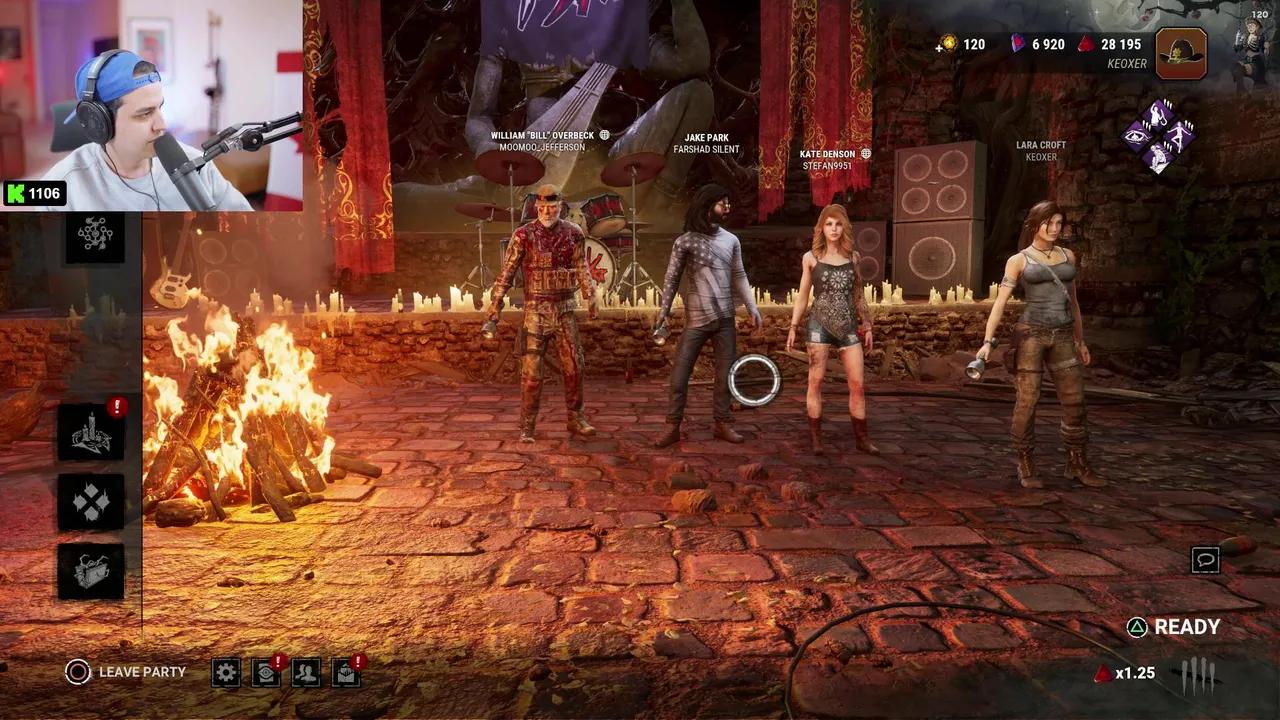Select the balancing dancer perk icon
The width and height of the screenshot is (1280, 720).
[x=1181, y=136]
